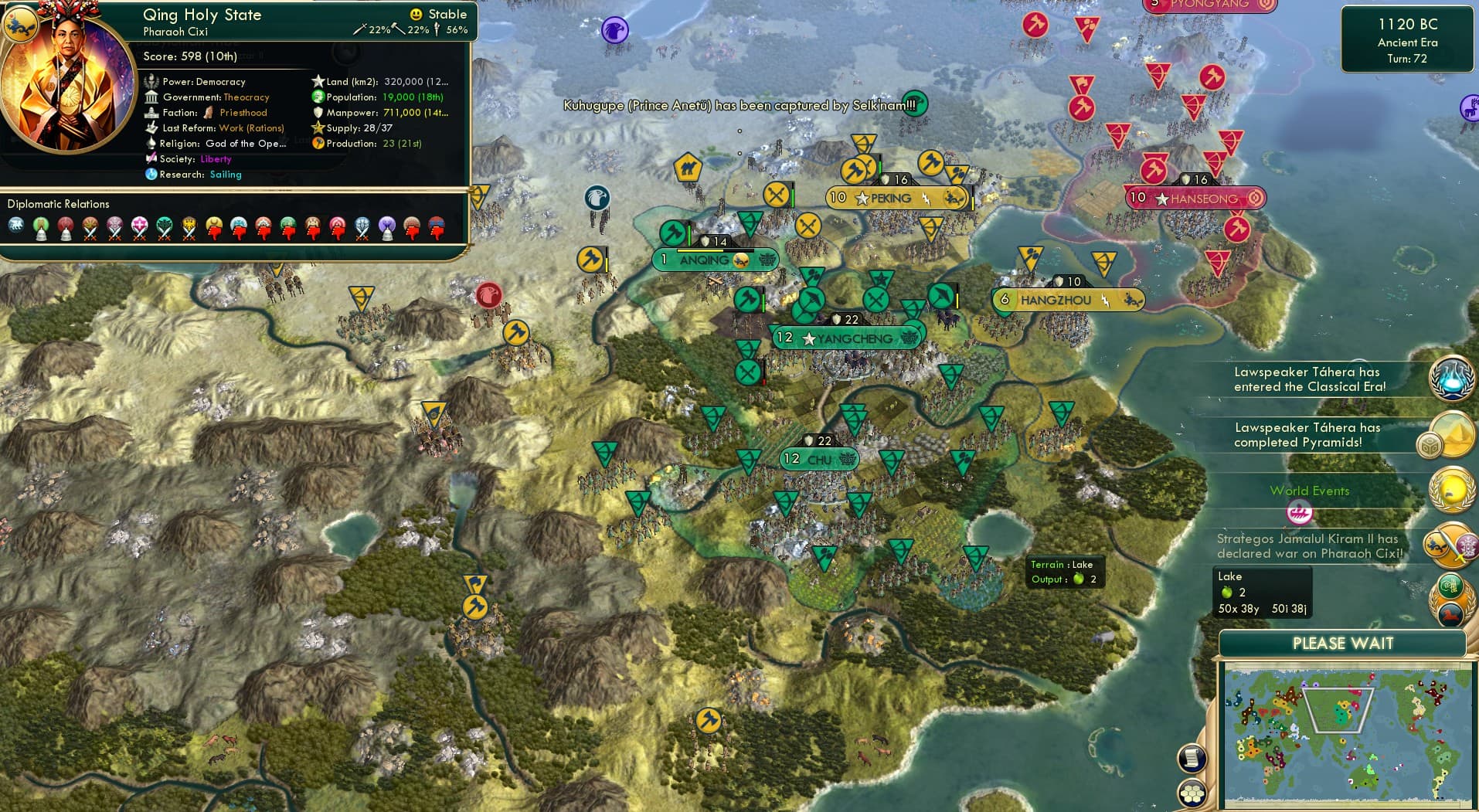Open the Theocracy government link

click(x=246, y=97)
